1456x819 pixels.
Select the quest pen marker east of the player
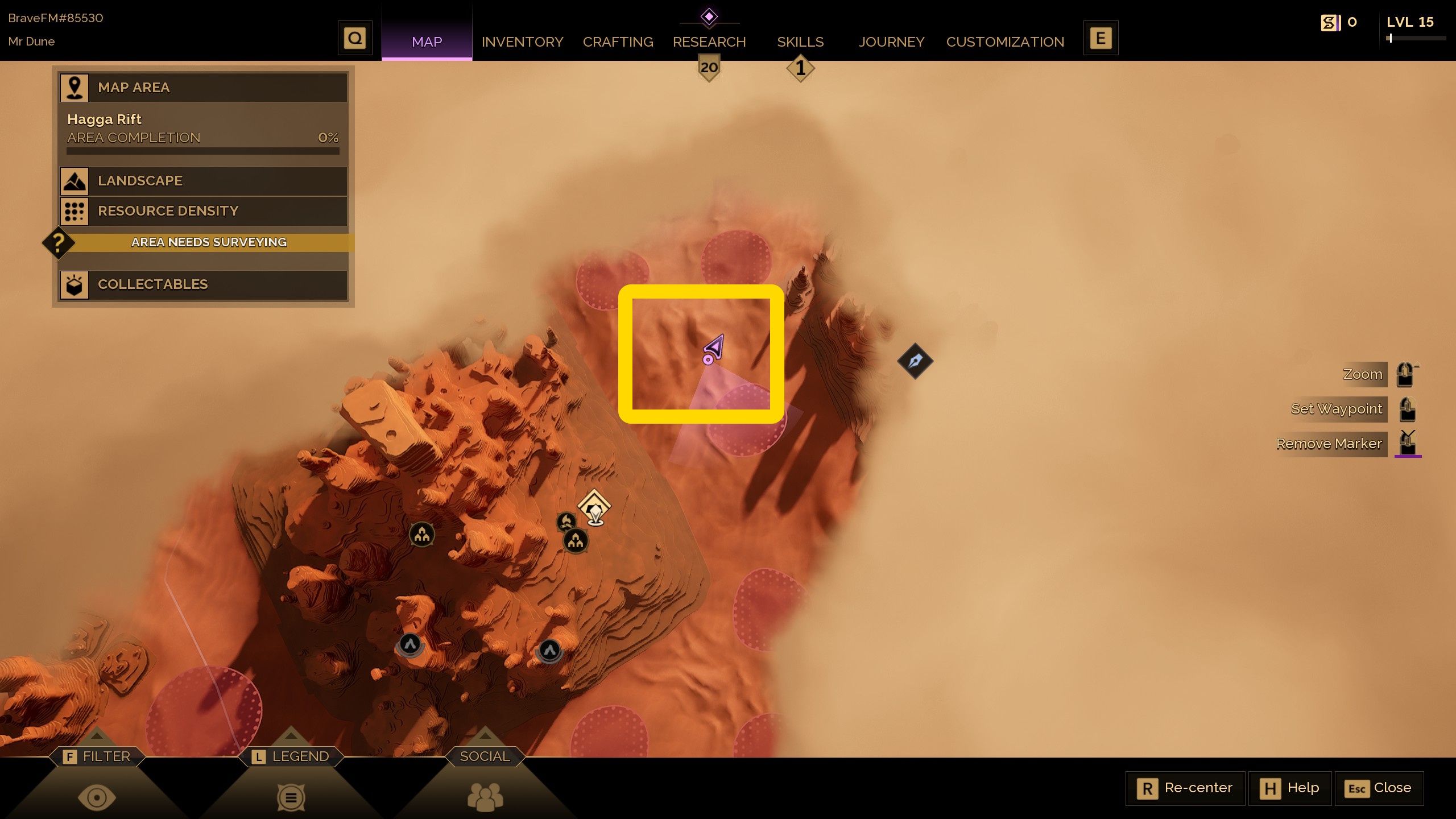click(x=916, y=361)
